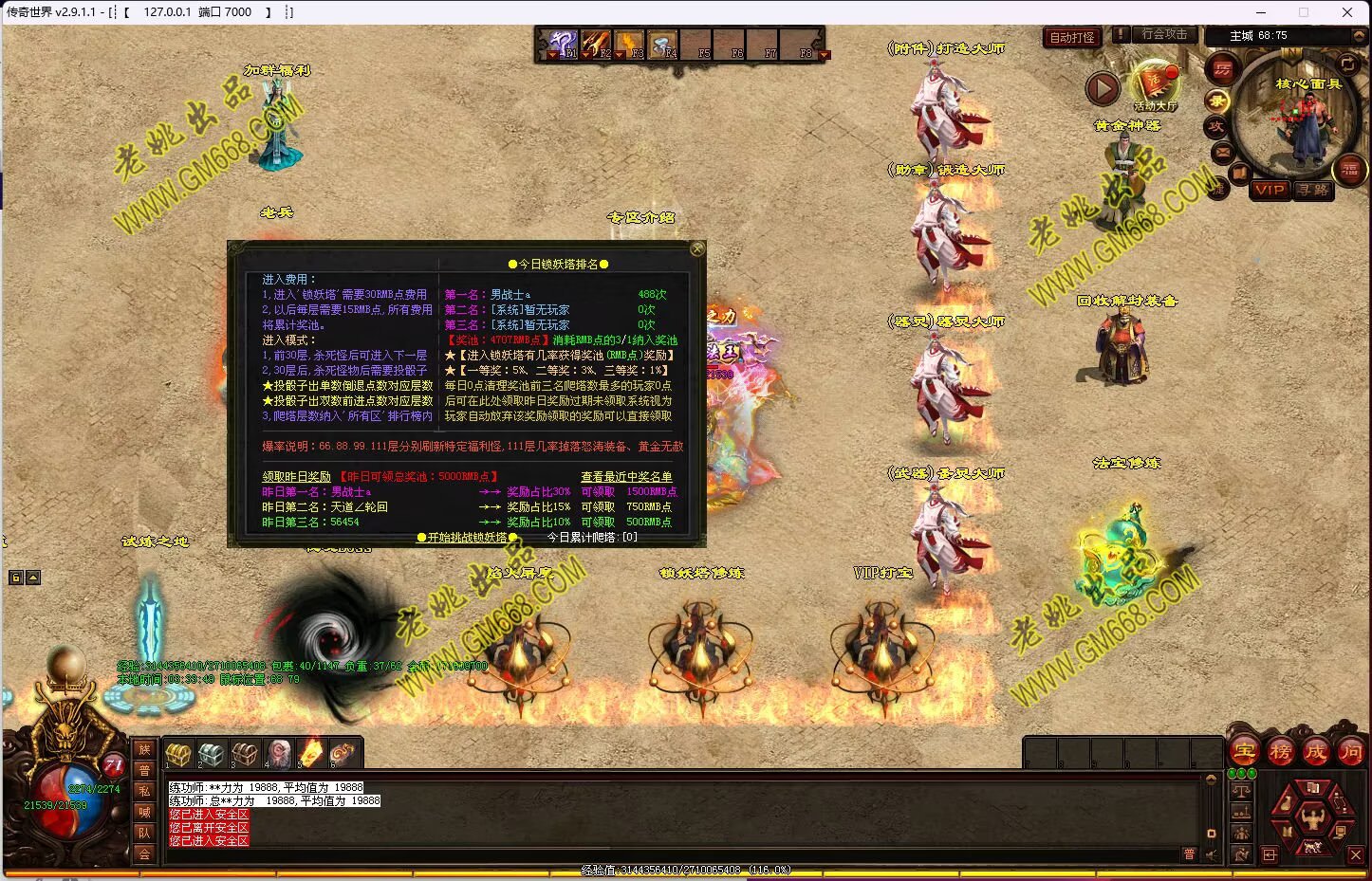Switch chat to the 私 private channel

[144, 791]
